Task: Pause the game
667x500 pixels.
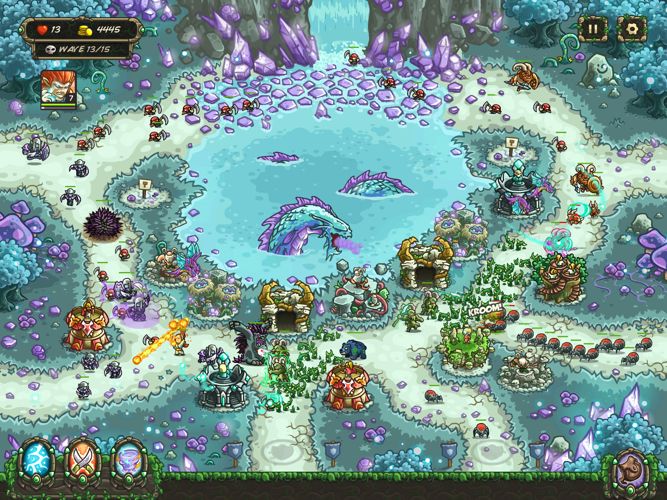Action: (x=593, y=29)
